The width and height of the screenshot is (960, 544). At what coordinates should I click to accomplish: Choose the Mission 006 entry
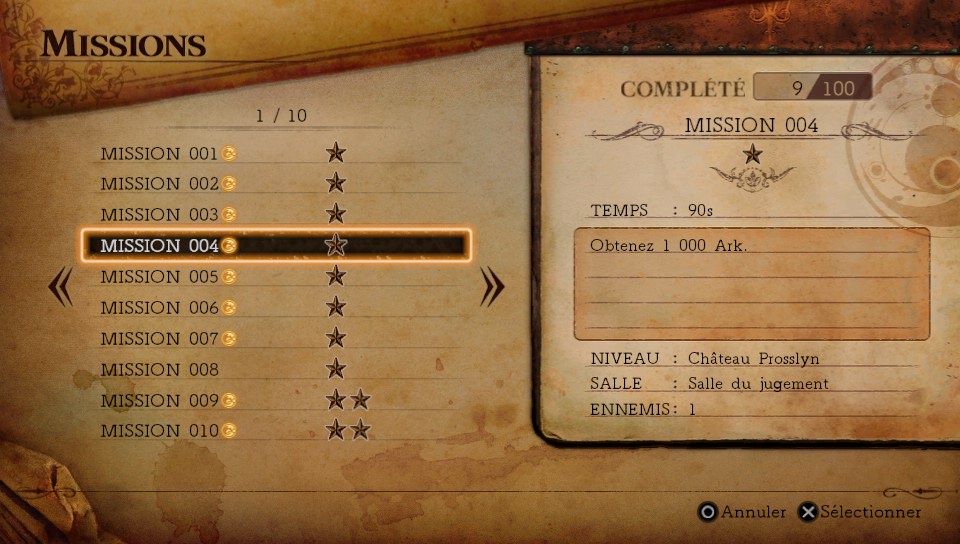(160, 308)
